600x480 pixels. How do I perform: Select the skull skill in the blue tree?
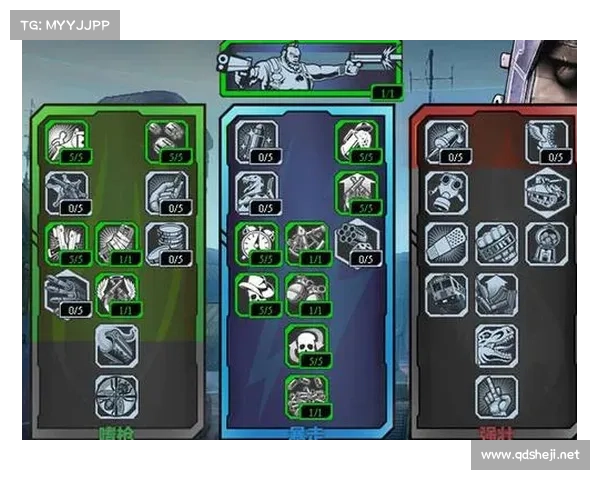pos(306,343)
